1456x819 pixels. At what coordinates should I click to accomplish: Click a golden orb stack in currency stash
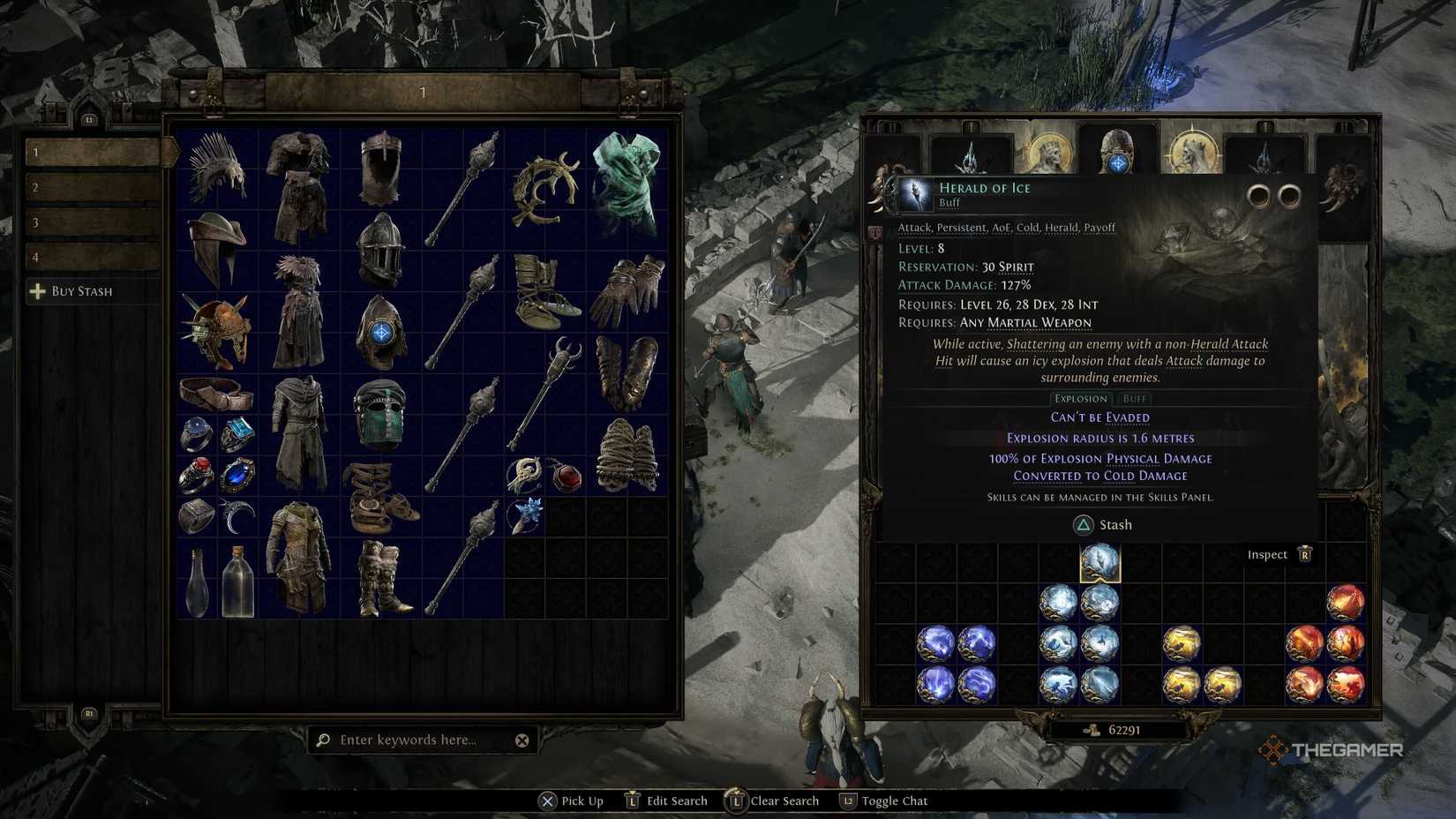tap(1182, 644)
